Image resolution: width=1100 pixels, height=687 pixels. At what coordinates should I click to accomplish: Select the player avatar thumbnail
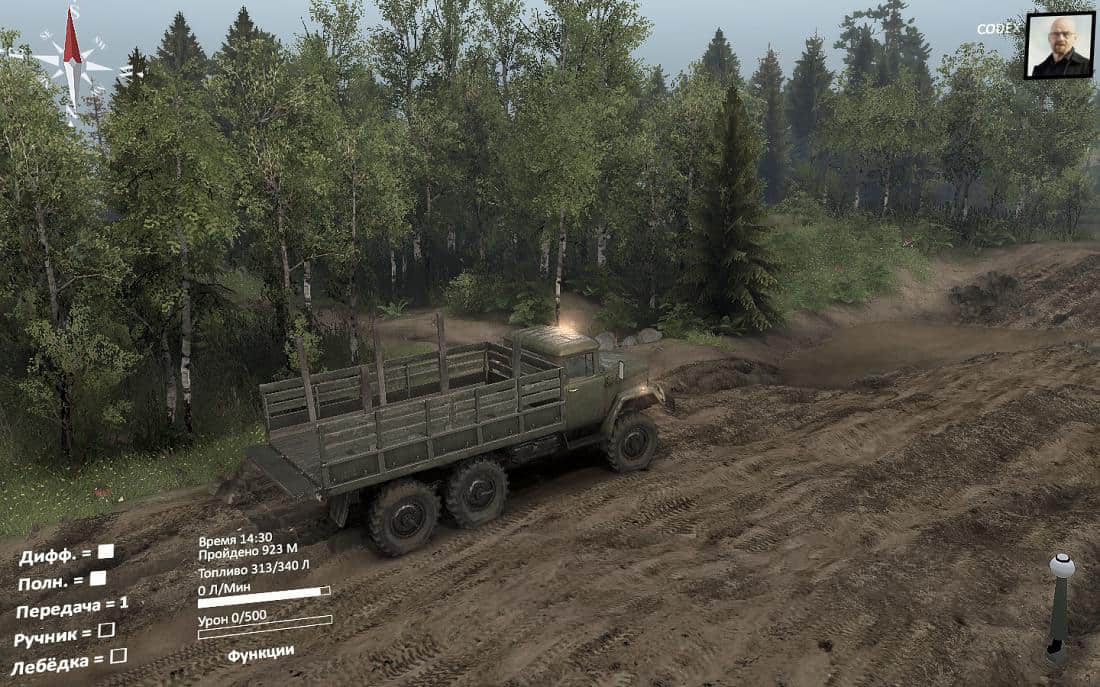pyautogui.click(x=1058, y=46)
